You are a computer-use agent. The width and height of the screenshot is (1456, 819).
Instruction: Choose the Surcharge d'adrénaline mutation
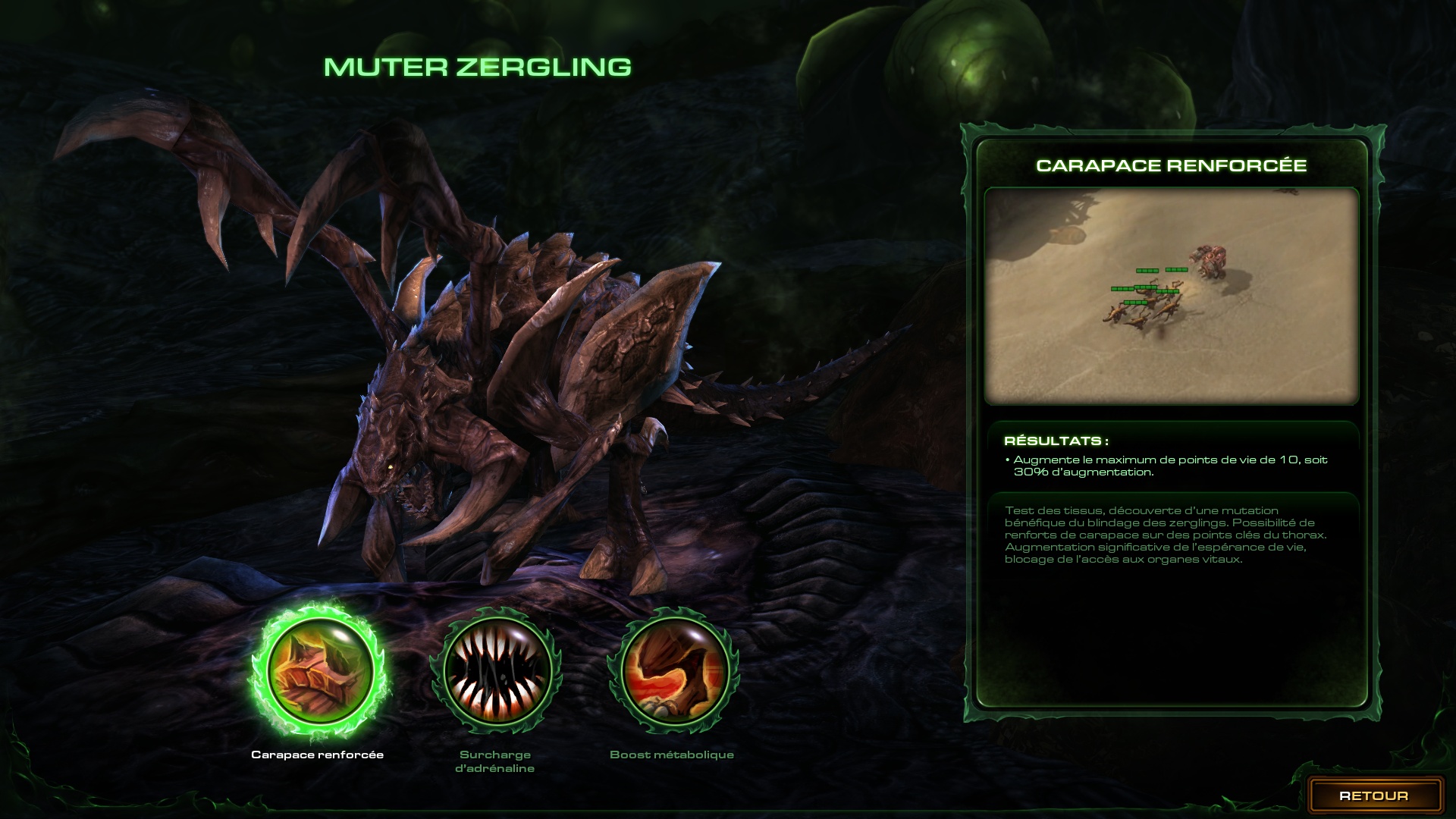point(496,671)
